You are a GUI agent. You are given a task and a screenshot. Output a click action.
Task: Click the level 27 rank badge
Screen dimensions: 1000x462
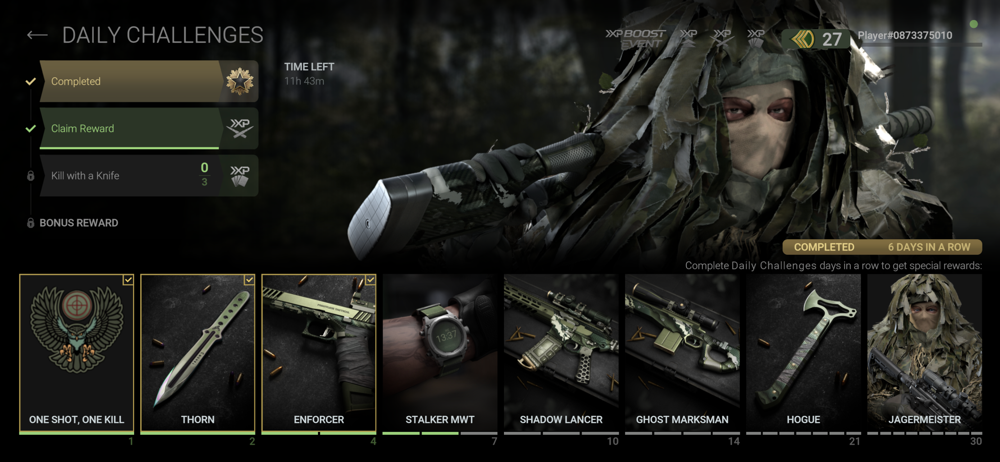818,40
